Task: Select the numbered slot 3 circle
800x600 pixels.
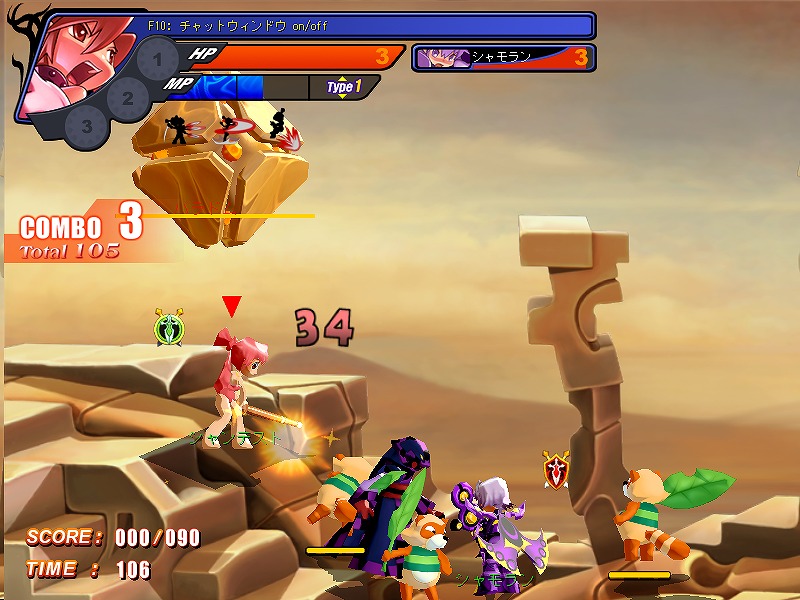Action: pos(87,126)
